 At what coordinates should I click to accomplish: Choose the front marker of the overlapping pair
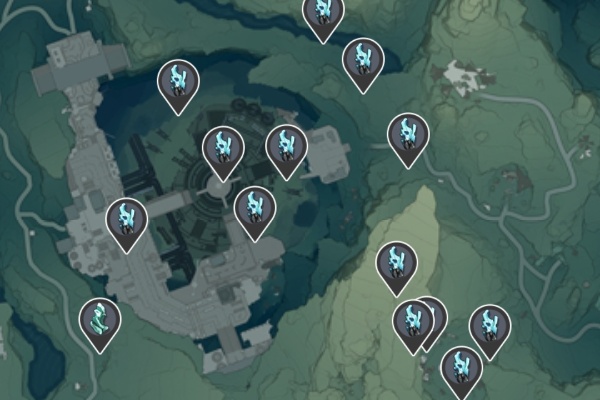[x=411, y=322]
